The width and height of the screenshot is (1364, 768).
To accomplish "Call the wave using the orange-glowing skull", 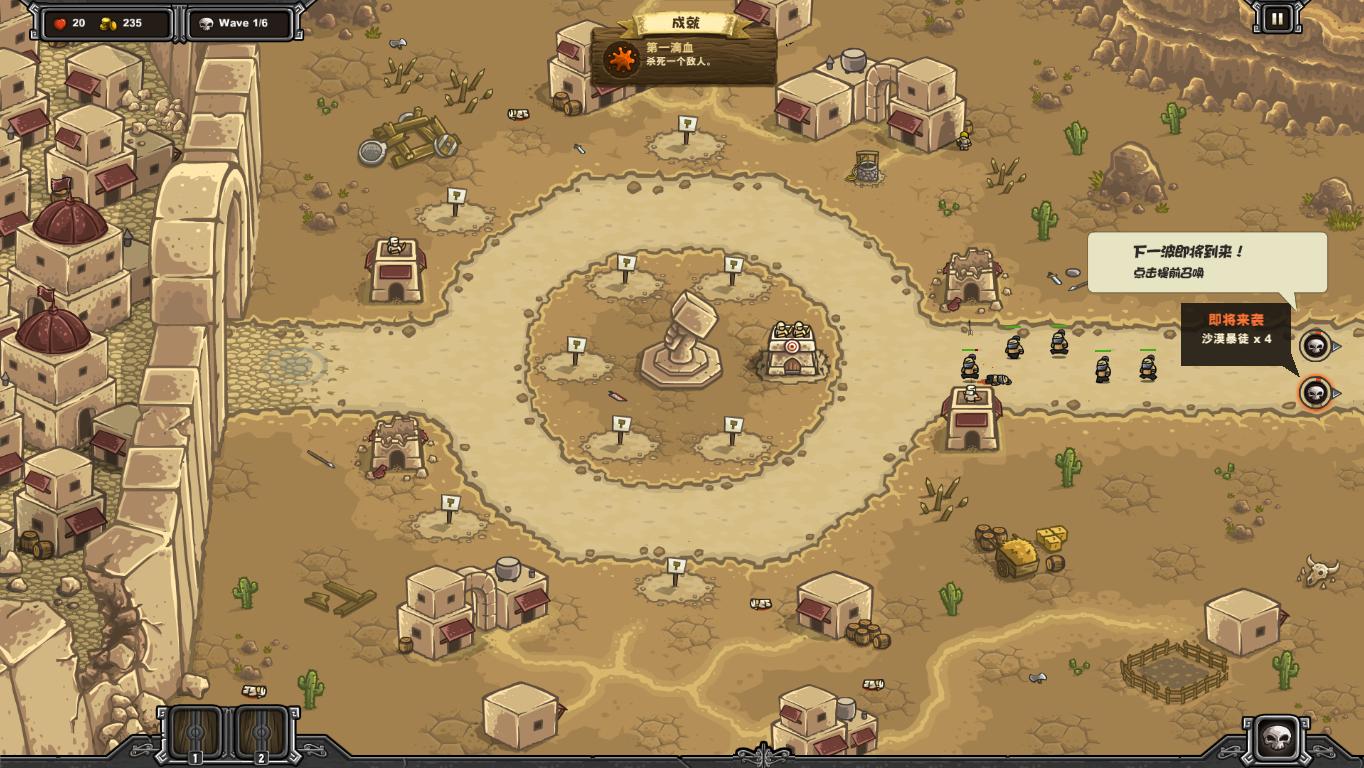I will click(1316, 392).
